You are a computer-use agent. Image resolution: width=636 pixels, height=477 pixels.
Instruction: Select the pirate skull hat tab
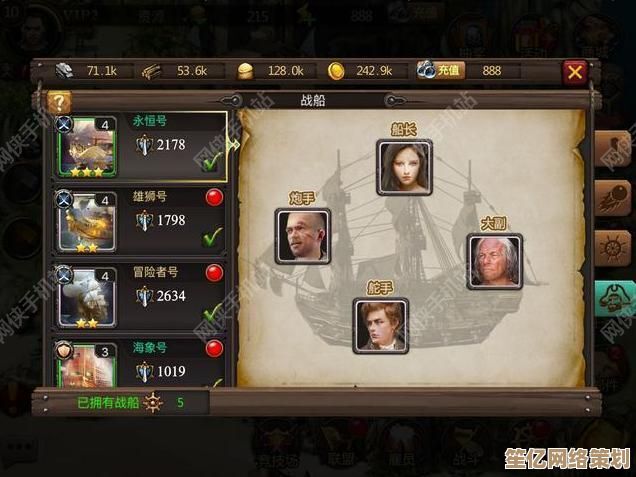(613, 298)
